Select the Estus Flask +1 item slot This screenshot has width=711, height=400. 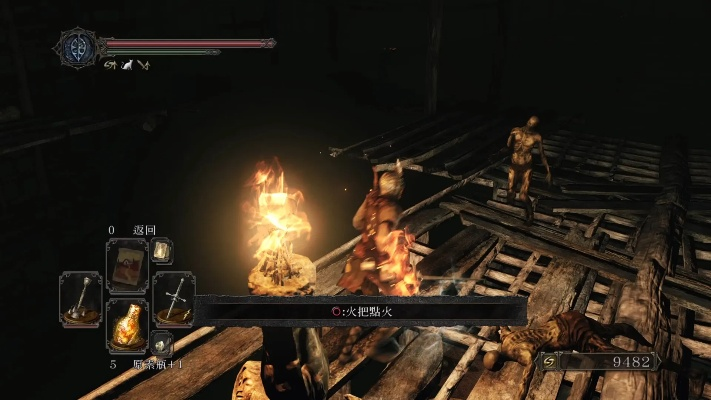pyautogui.click(x=126, y=325)
